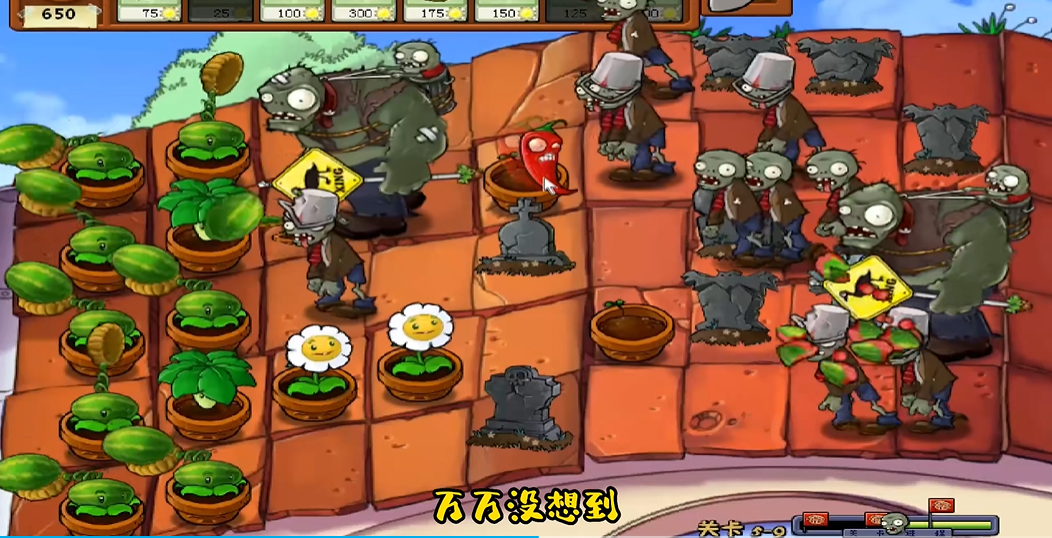The height and width of the screenshot is (538, 1052).
Task: Select the 75-sun seed packet
Action: pos(152,10)
